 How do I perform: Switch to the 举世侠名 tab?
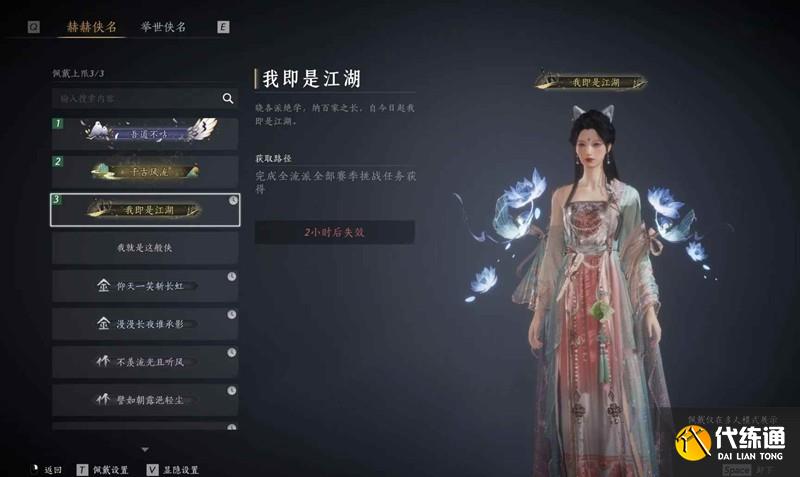pyautogui.click(x=164, y=27)
